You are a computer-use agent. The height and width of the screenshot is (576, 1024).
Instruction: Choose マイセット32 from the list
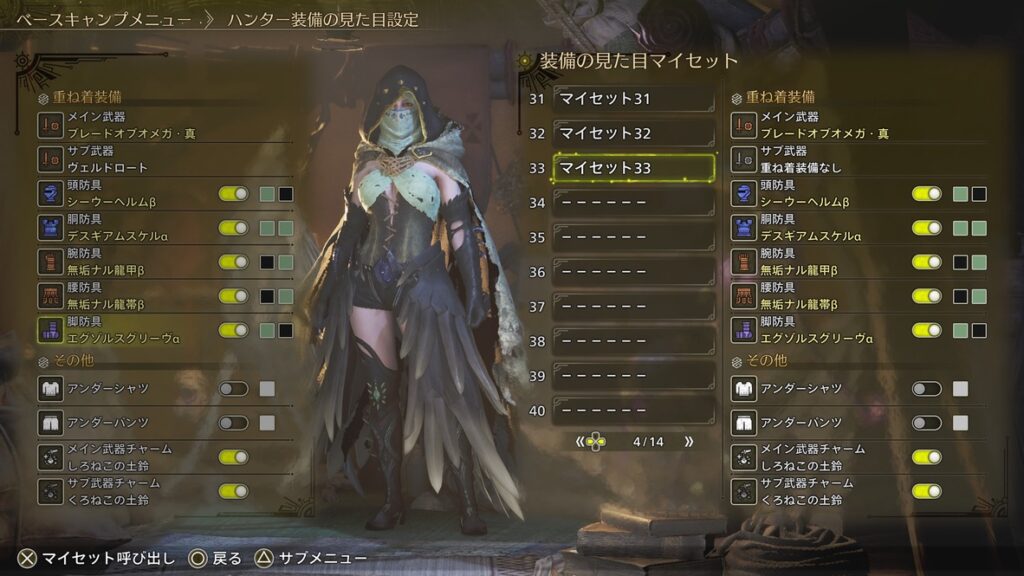click(x=634, y=133)
